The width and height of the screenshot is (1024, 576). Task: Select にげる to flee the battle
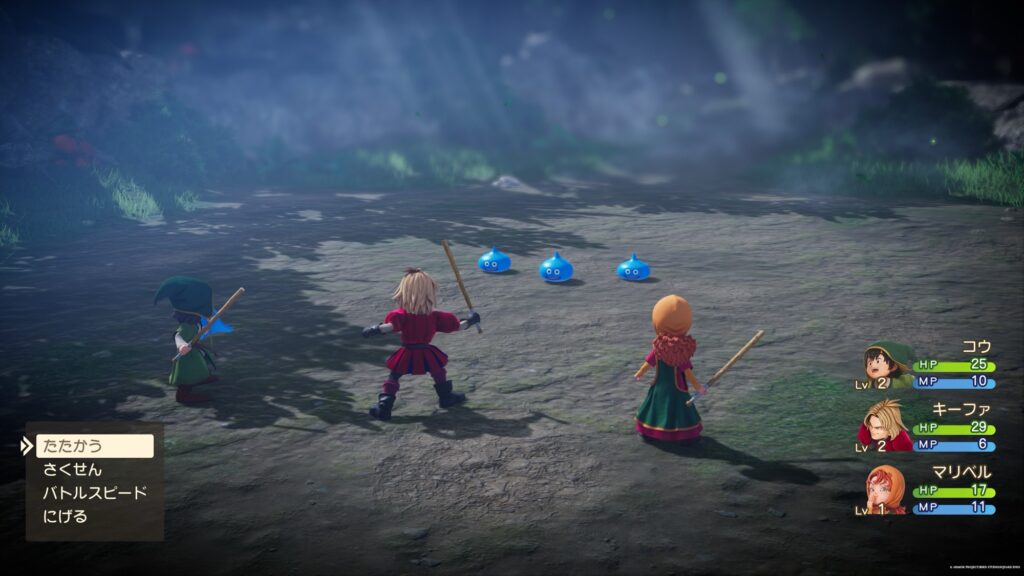point(65,517)
